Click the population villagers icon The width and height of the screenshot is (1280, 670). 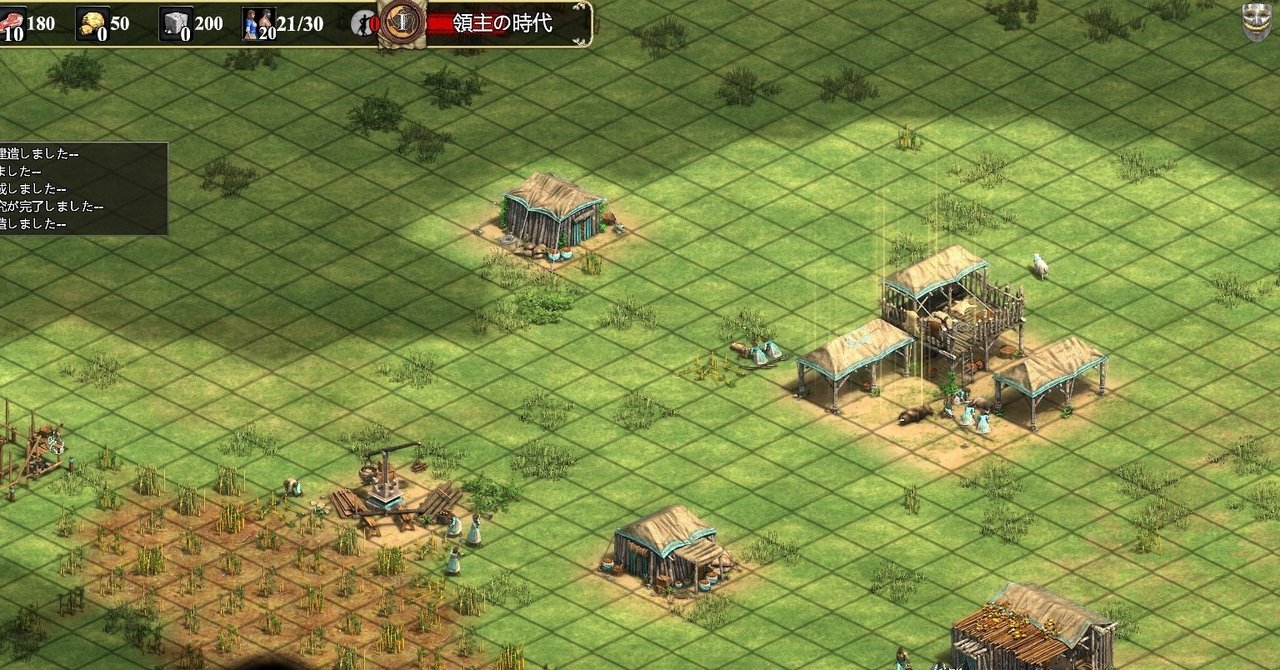(258, 23)
